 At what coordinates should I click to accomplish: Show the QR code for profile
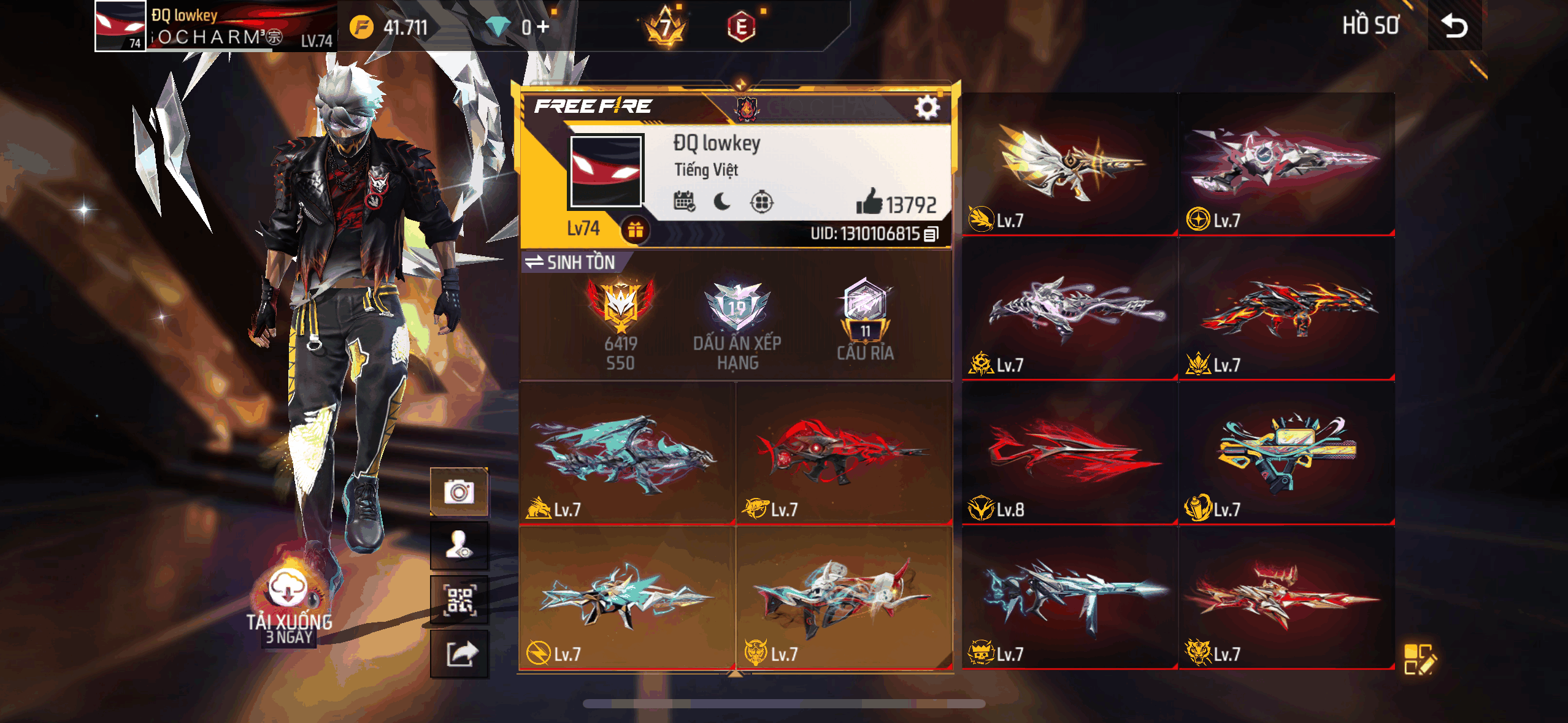[x=459, y=600]
